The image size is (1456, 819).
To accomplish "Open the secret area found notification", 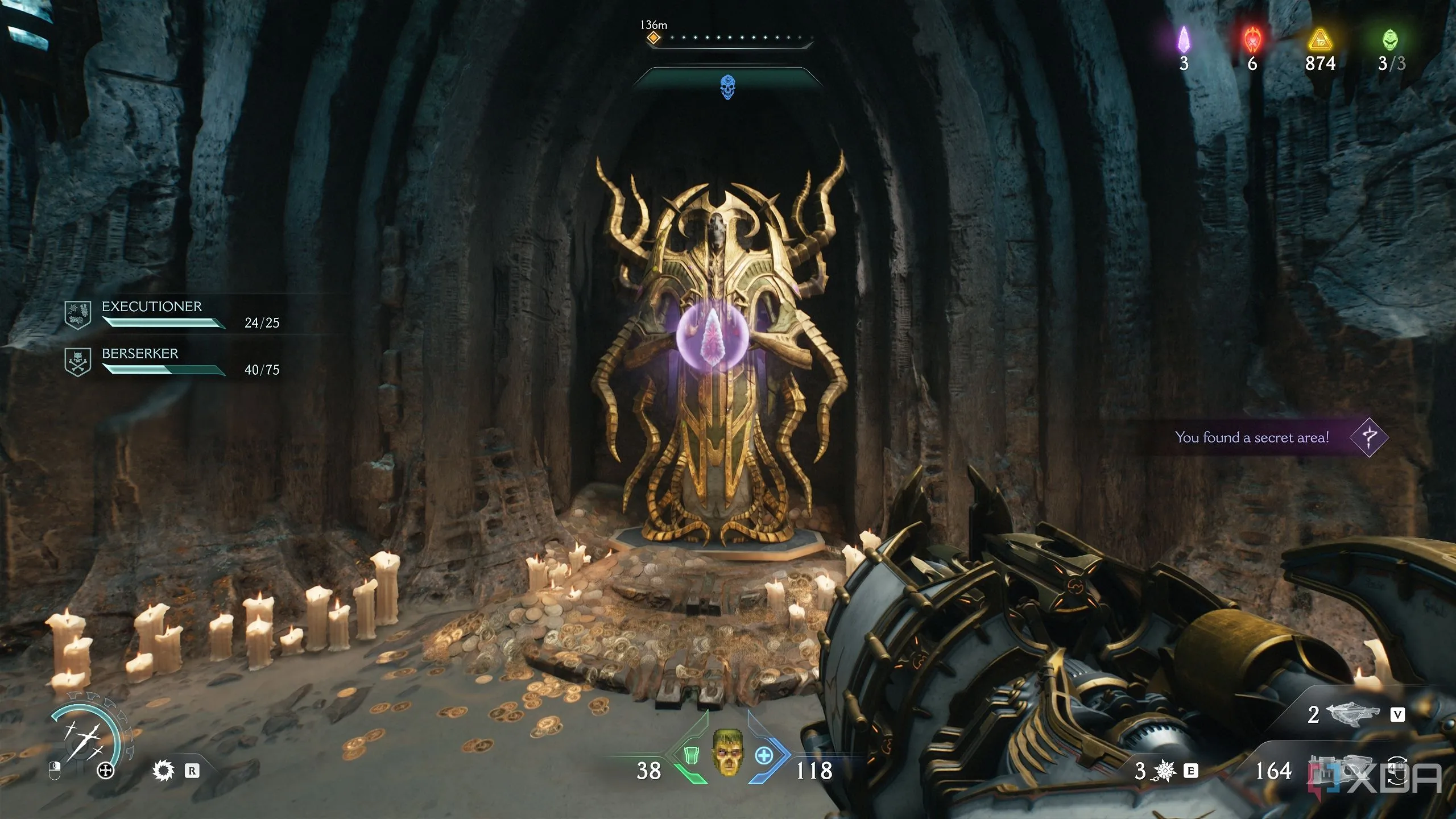I will coord(1274,437).
